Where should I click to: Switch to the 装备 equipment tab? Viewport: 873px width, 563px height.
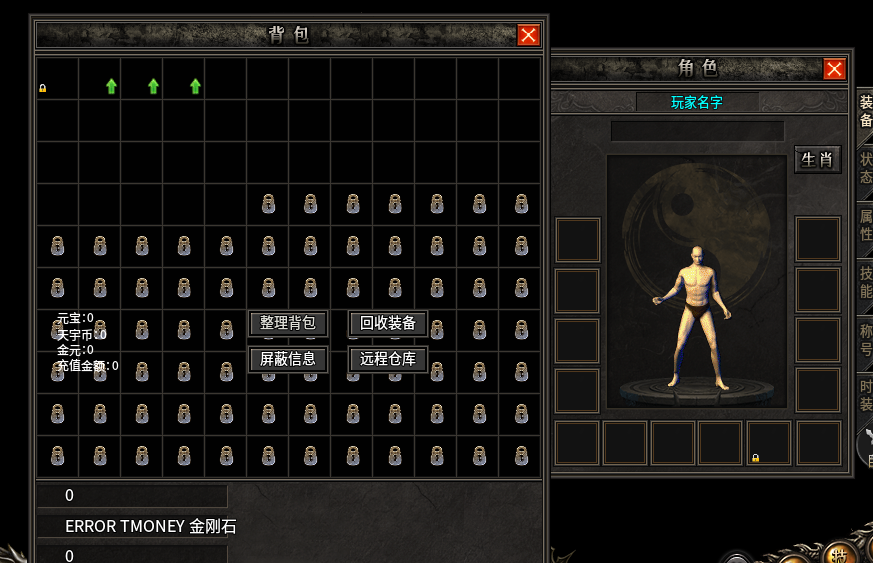pyautogui.click(x=865, y=112)
